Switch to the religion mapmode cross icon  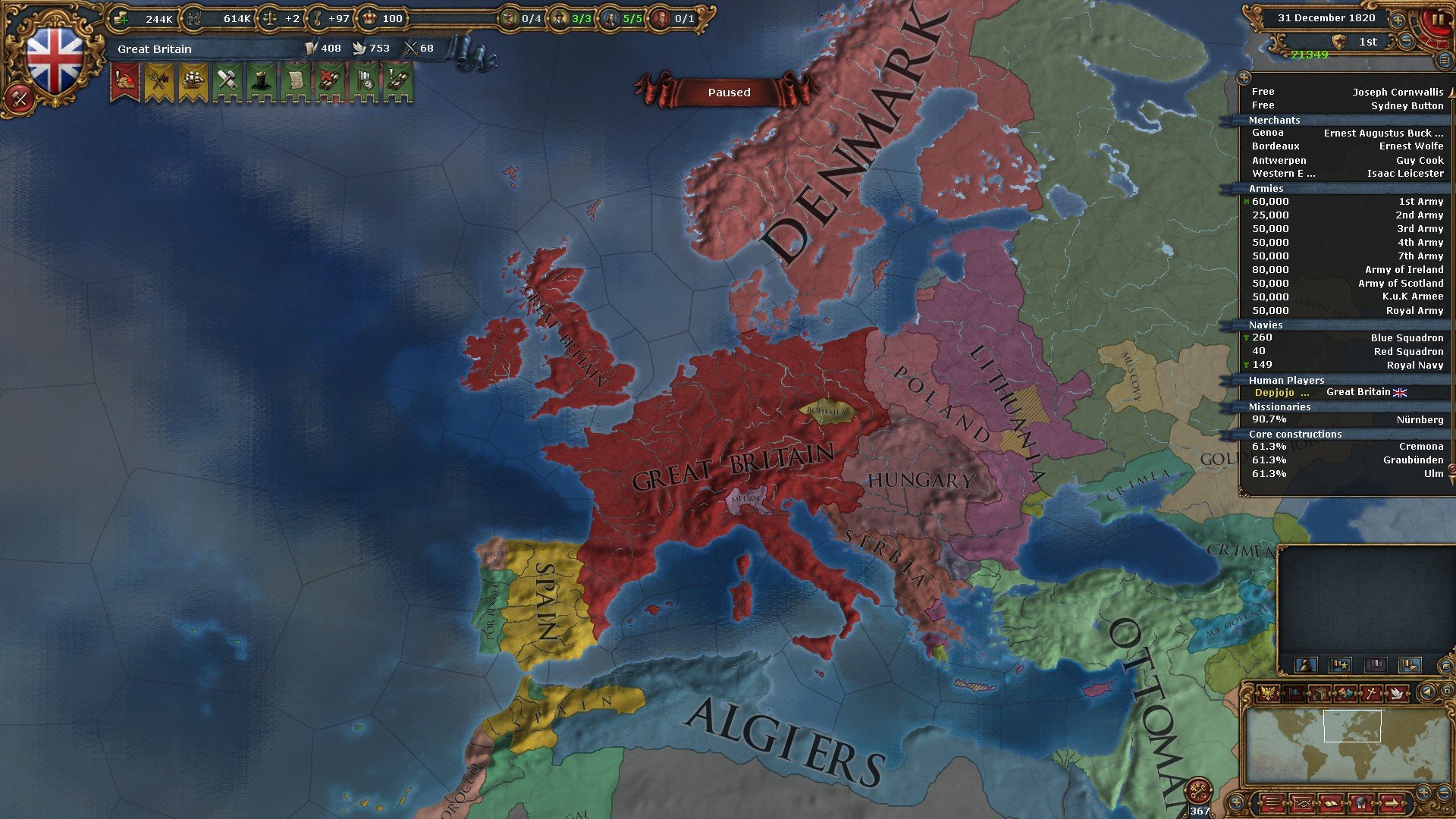pyautogui.click(x=1373, y=693)
